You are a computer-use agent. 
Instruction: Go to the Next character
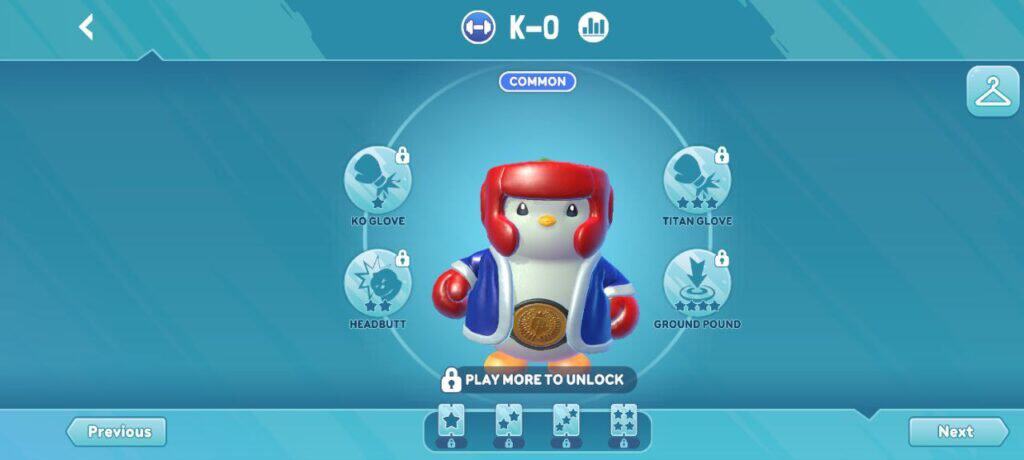point(957,432)
